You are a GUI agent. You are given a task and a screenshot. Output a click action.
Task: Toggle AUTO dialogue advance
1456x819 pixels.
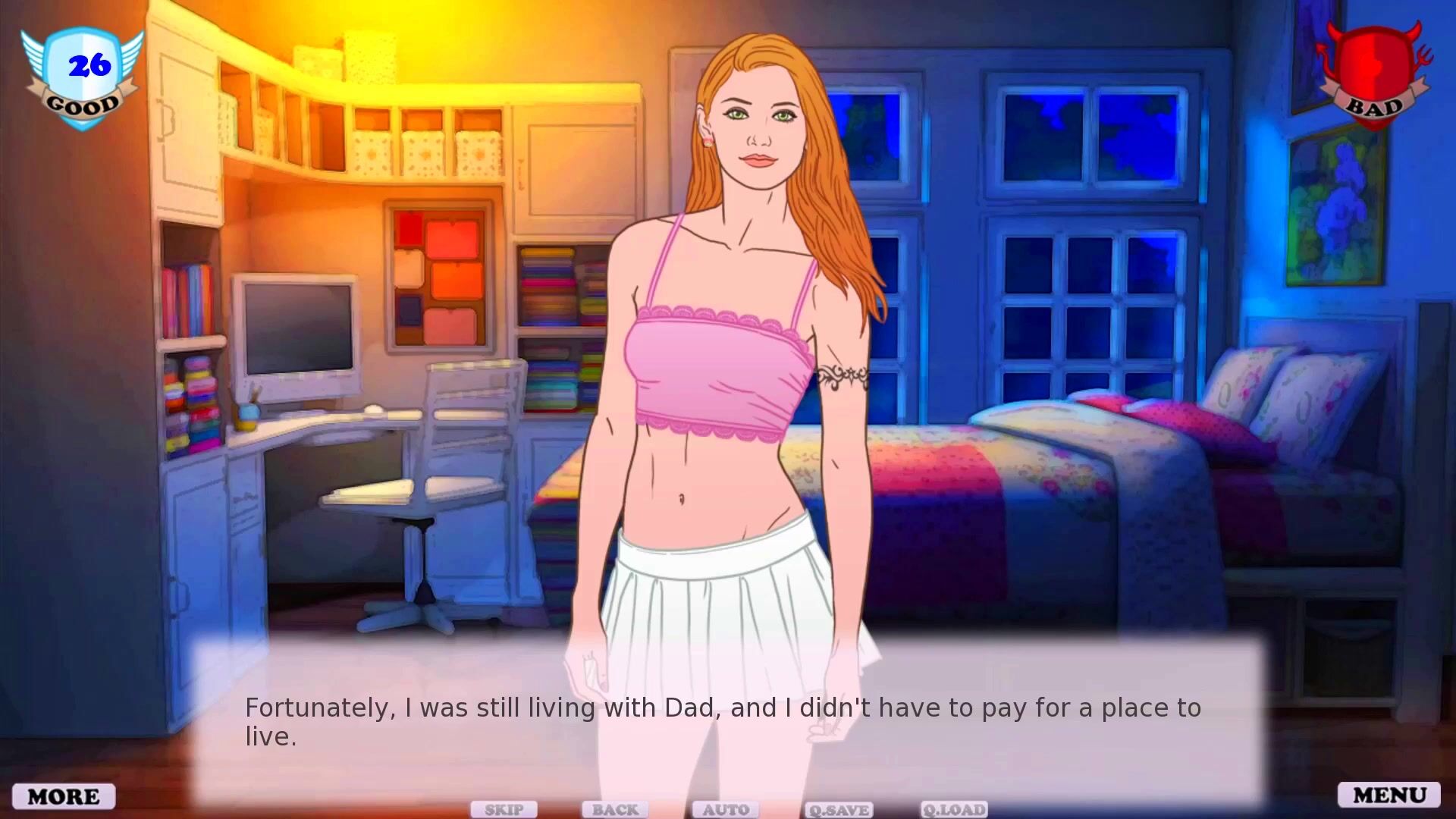pos(726,809)
